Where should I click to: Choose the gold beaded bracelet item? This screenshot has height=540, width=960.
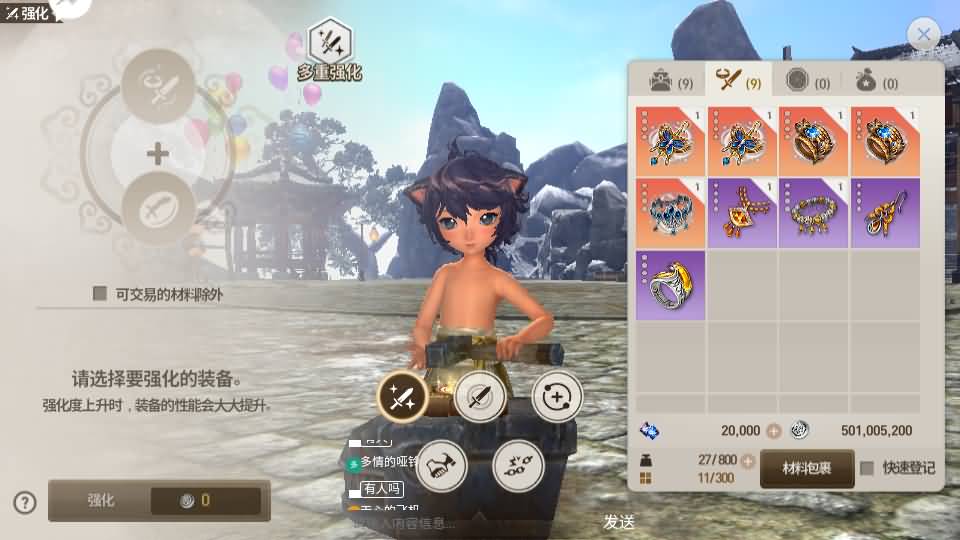(814, 212)
